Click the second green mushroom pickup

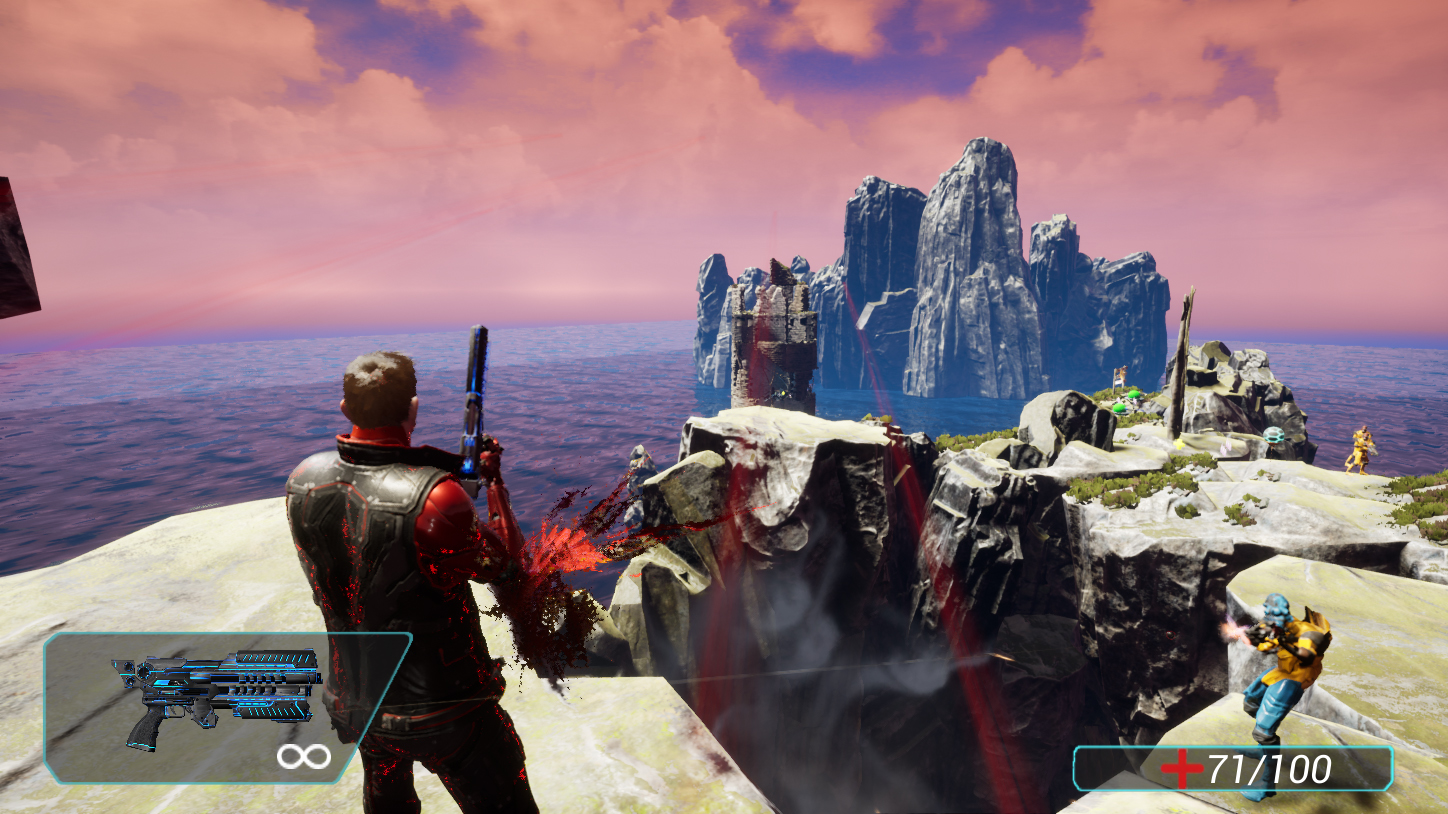(1118, 408)
